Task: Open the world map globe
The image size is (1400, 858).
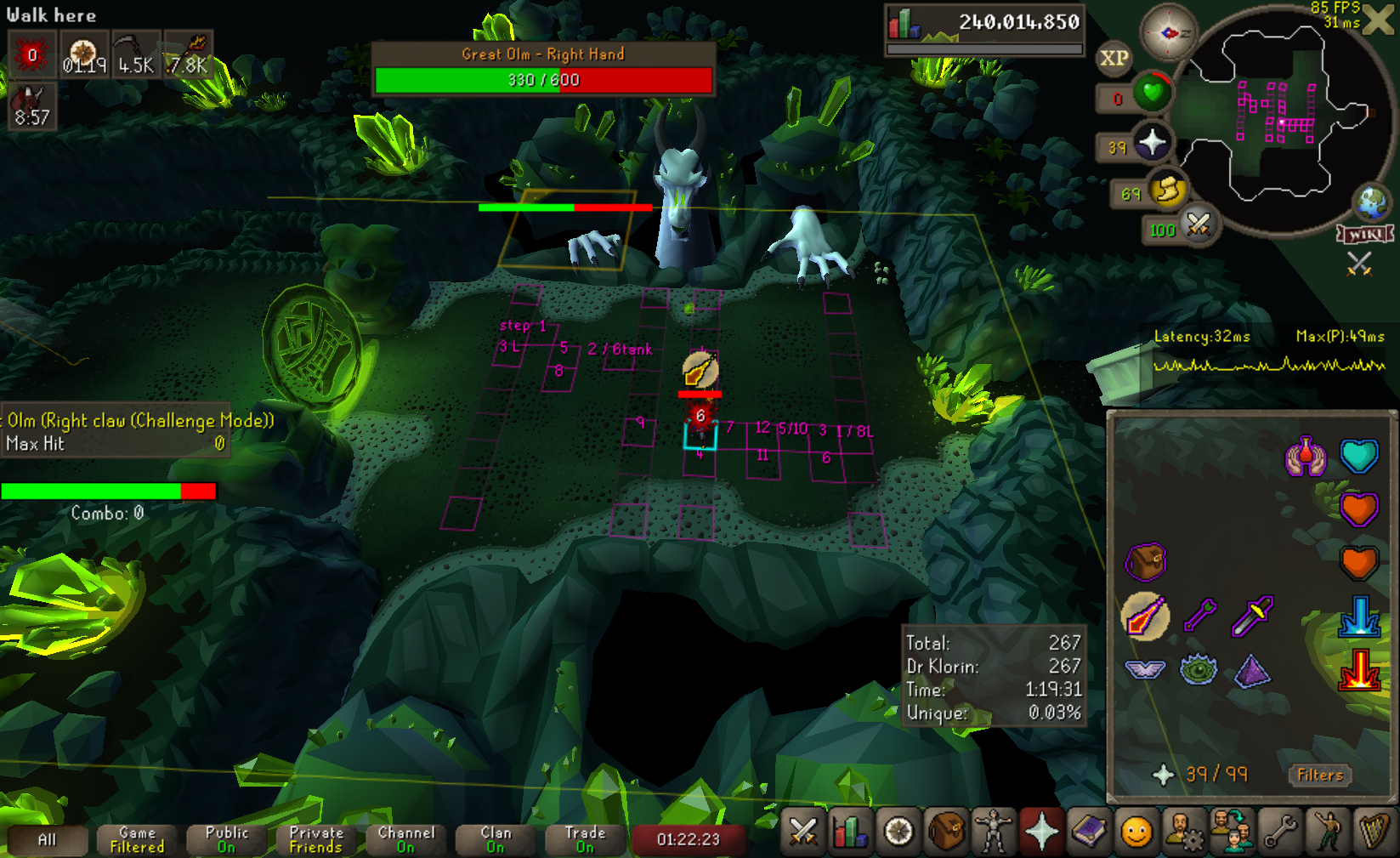Action: [1372, 202]
